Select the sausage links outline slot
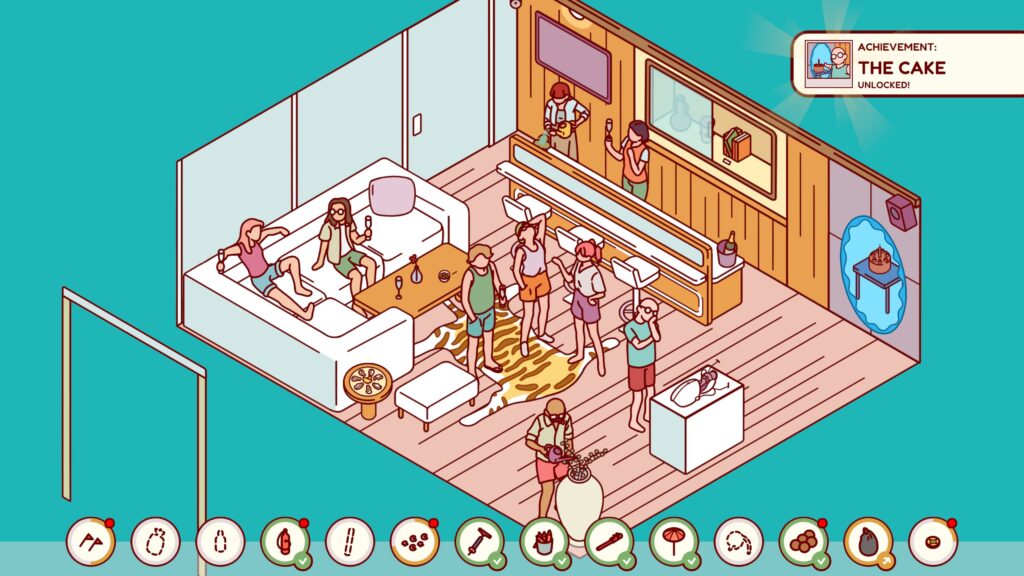This screenshot has width=1024, height=576. pos(738,541)
